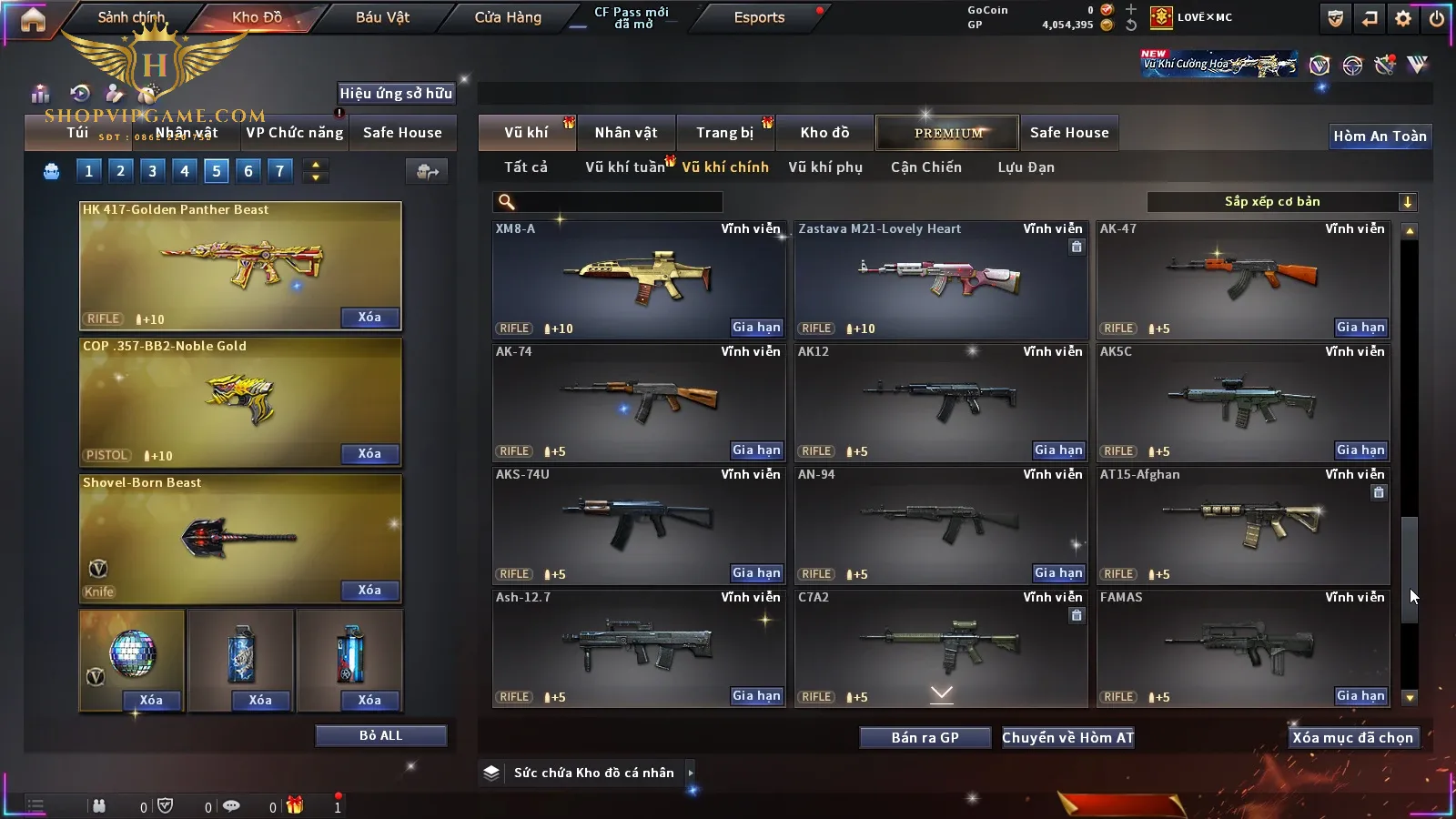Click Chuyển về Hòm AT button
Viewport: 1456px width, 819px height.
coord(1068,738)
